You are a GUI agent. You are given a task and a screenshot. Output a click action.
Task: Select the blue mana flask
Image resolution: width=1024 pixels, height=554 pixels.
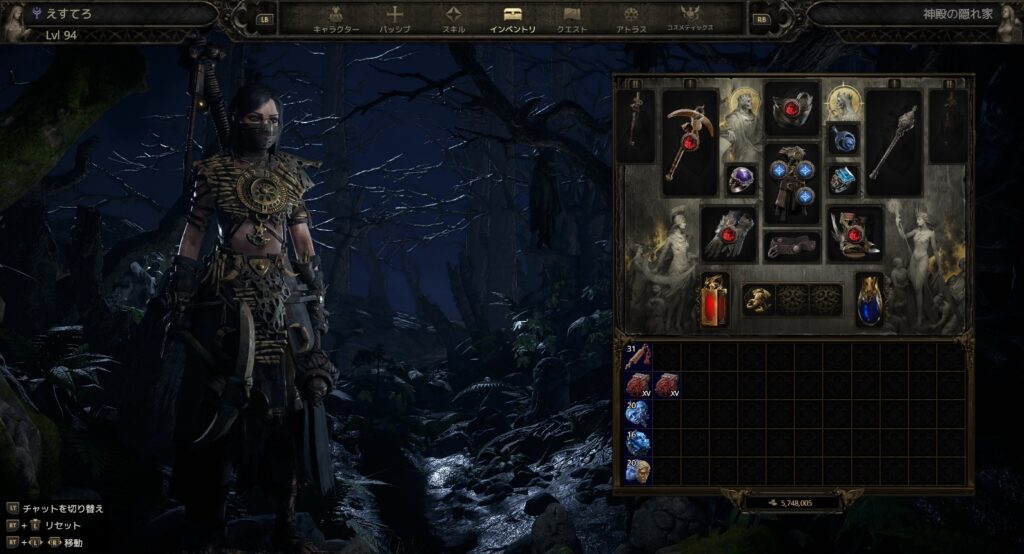pos(869,300)
